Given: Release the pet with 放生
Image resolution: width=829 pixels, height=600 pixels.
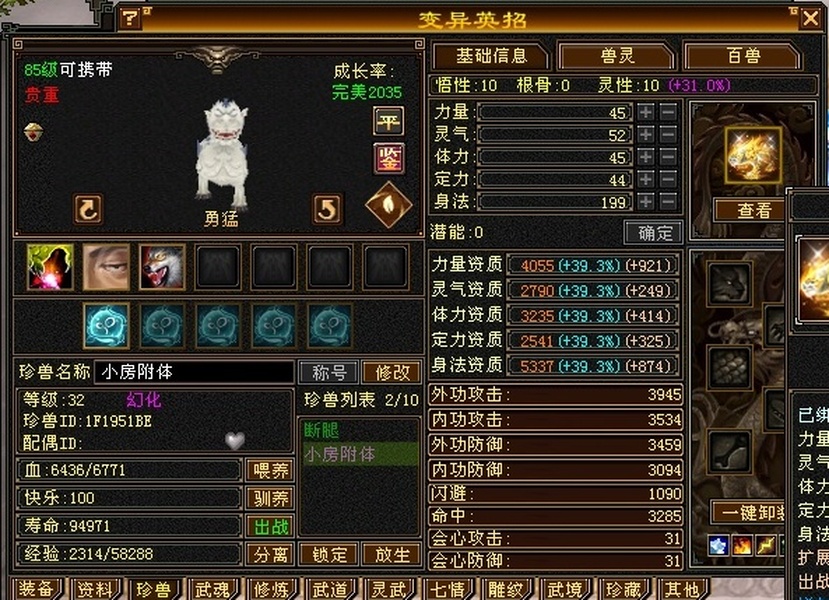Looking at the screenshot, I should point(391,554).
